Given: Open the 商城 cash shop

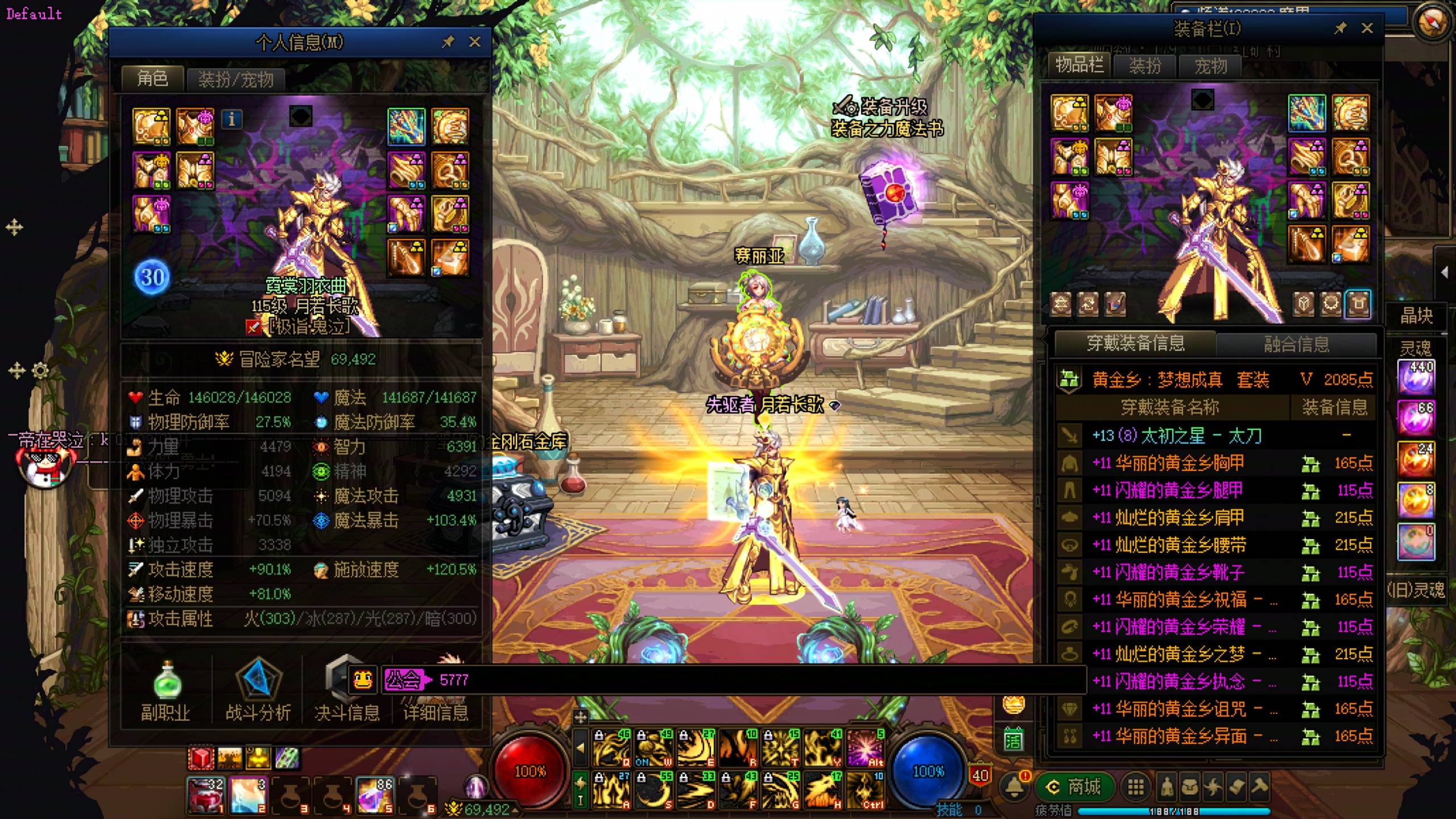Looking at the screenshot, I should [1074, 787].
